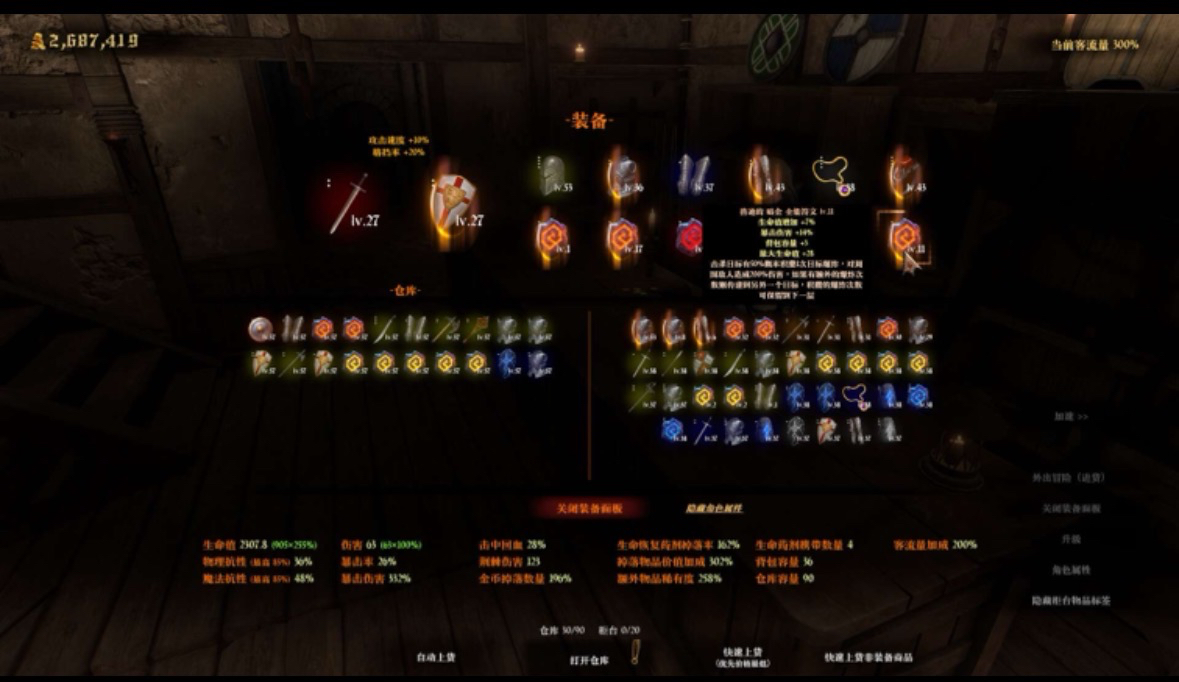Screen dimensions: 1179x682
Task: Select the equipped lv.27 sword slot
Action: pos(349,203)
